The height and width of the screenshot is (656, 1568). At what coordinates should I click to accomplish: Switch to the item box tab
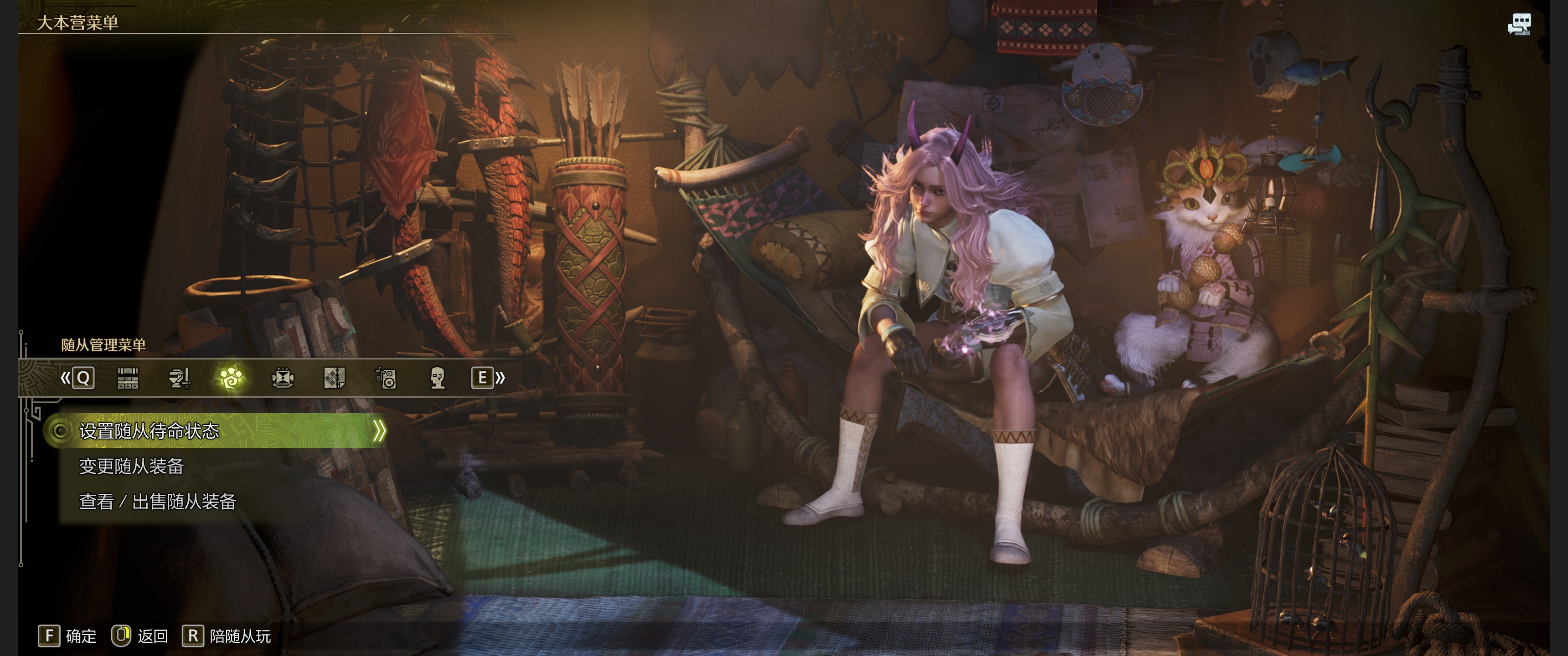pos(127,378)
